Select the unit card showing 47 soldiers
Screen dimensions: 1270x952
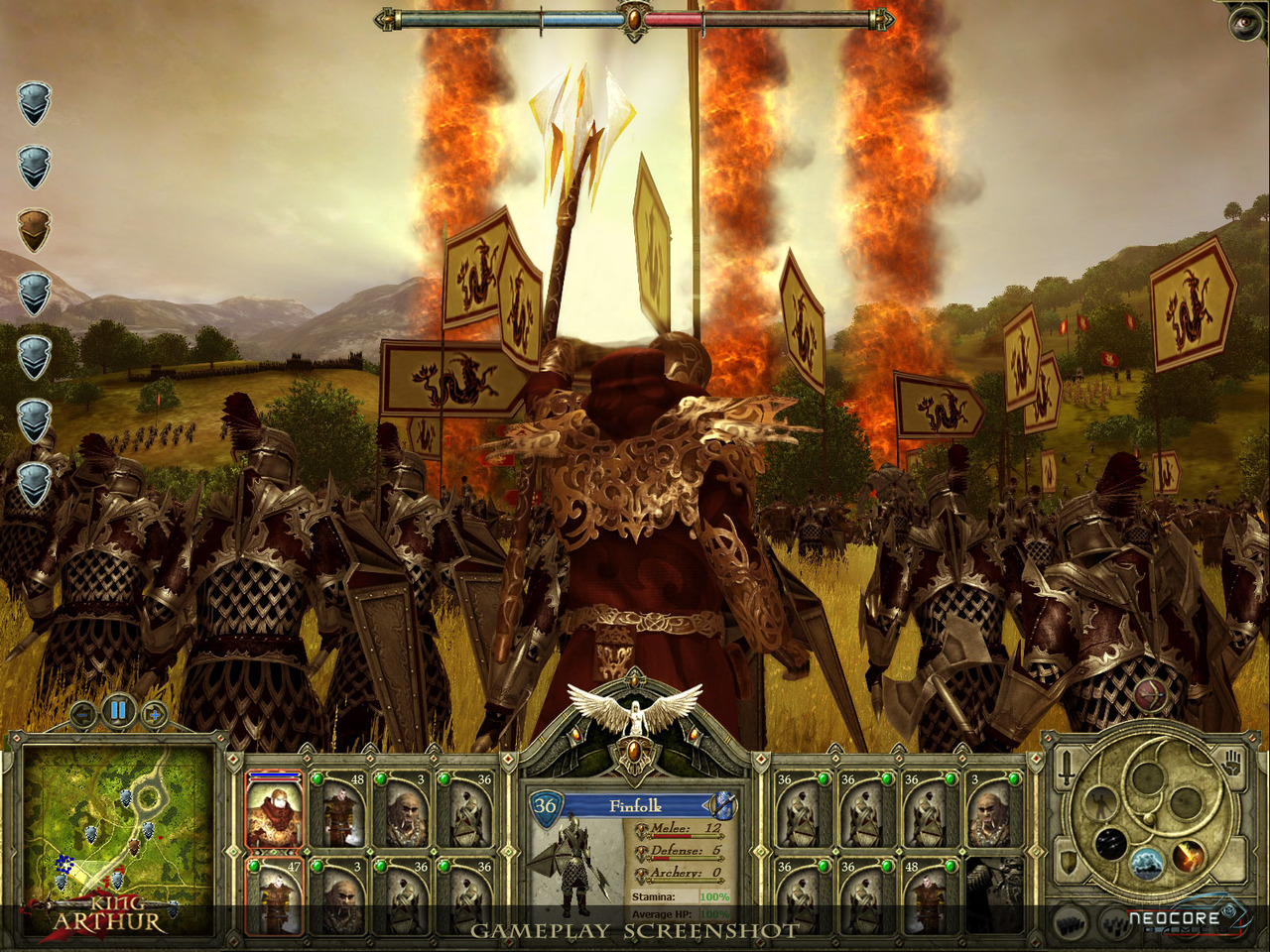pos(274,897)
